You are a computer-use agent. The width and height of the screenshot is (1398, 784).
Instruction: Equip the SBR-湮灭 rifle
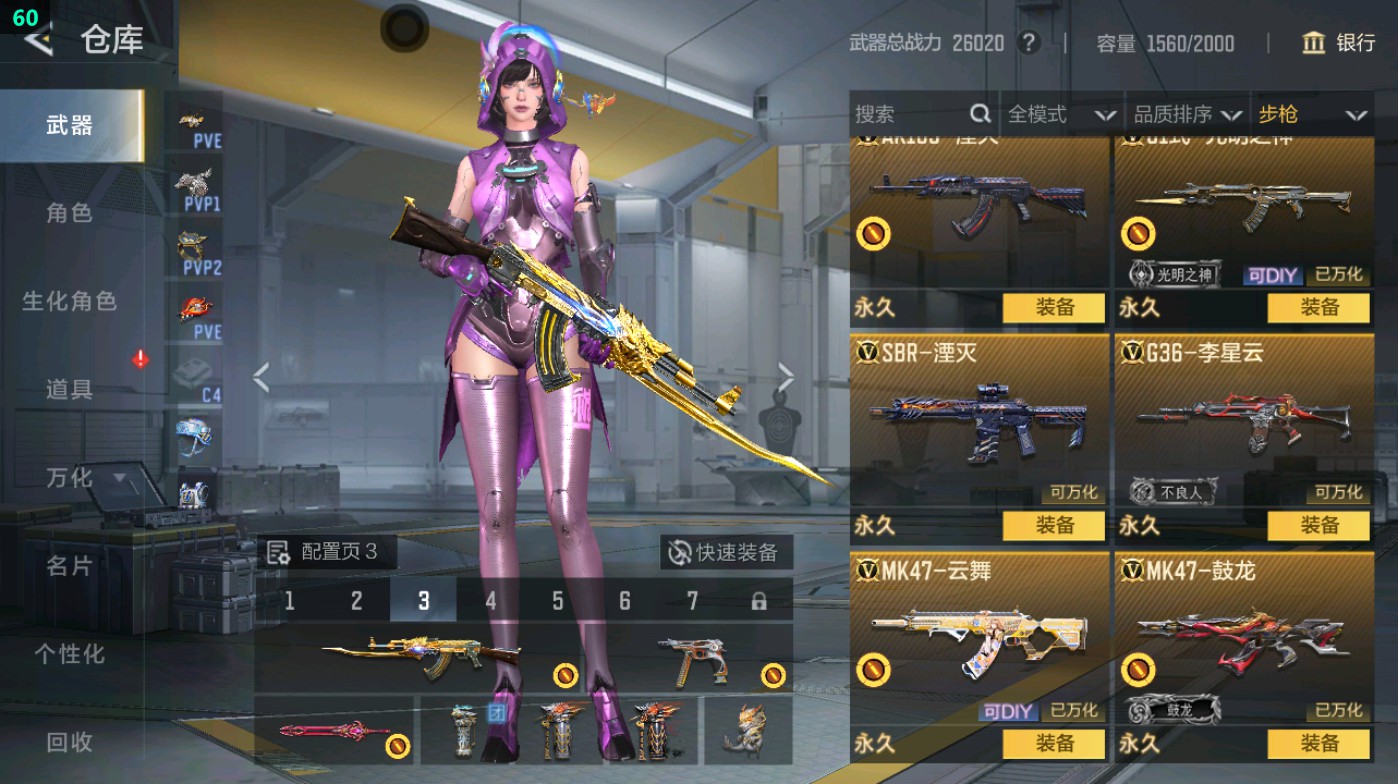(1054, 526)
